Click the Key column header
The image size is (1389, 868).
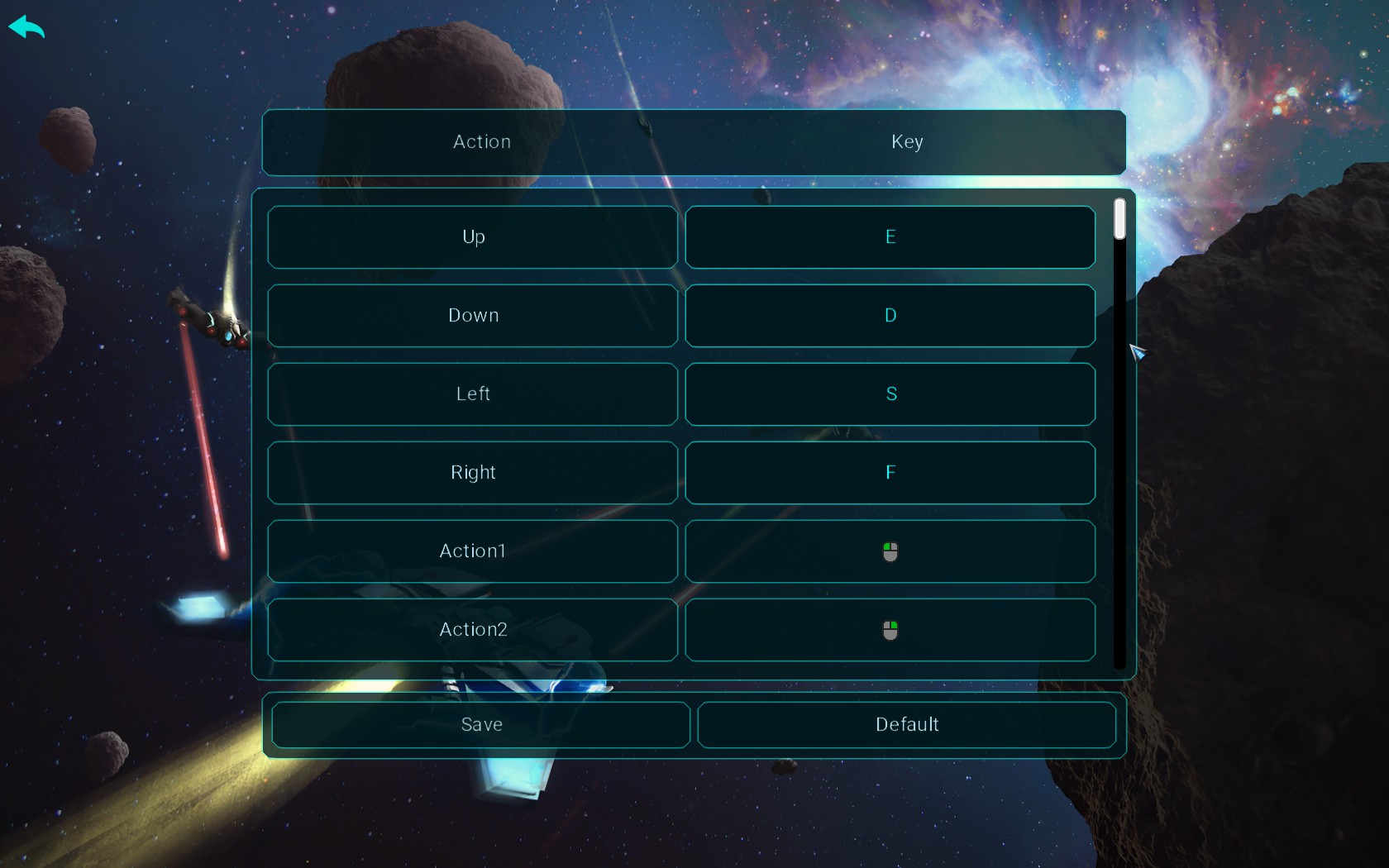point(907,141)
